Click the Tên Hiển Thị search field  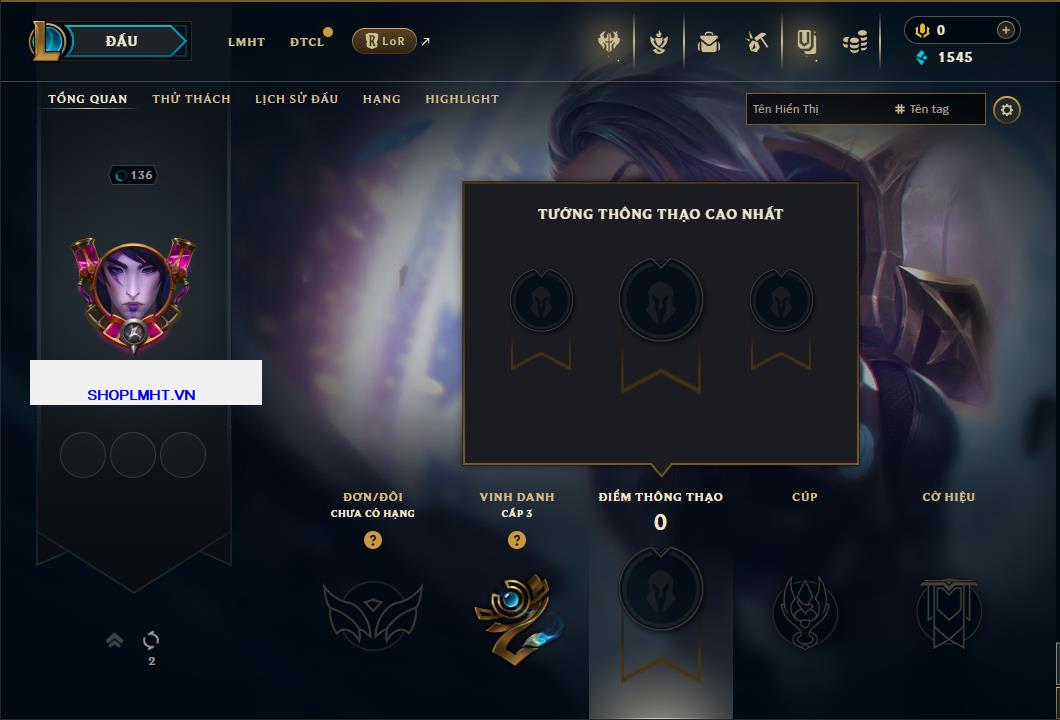point(815,109)
